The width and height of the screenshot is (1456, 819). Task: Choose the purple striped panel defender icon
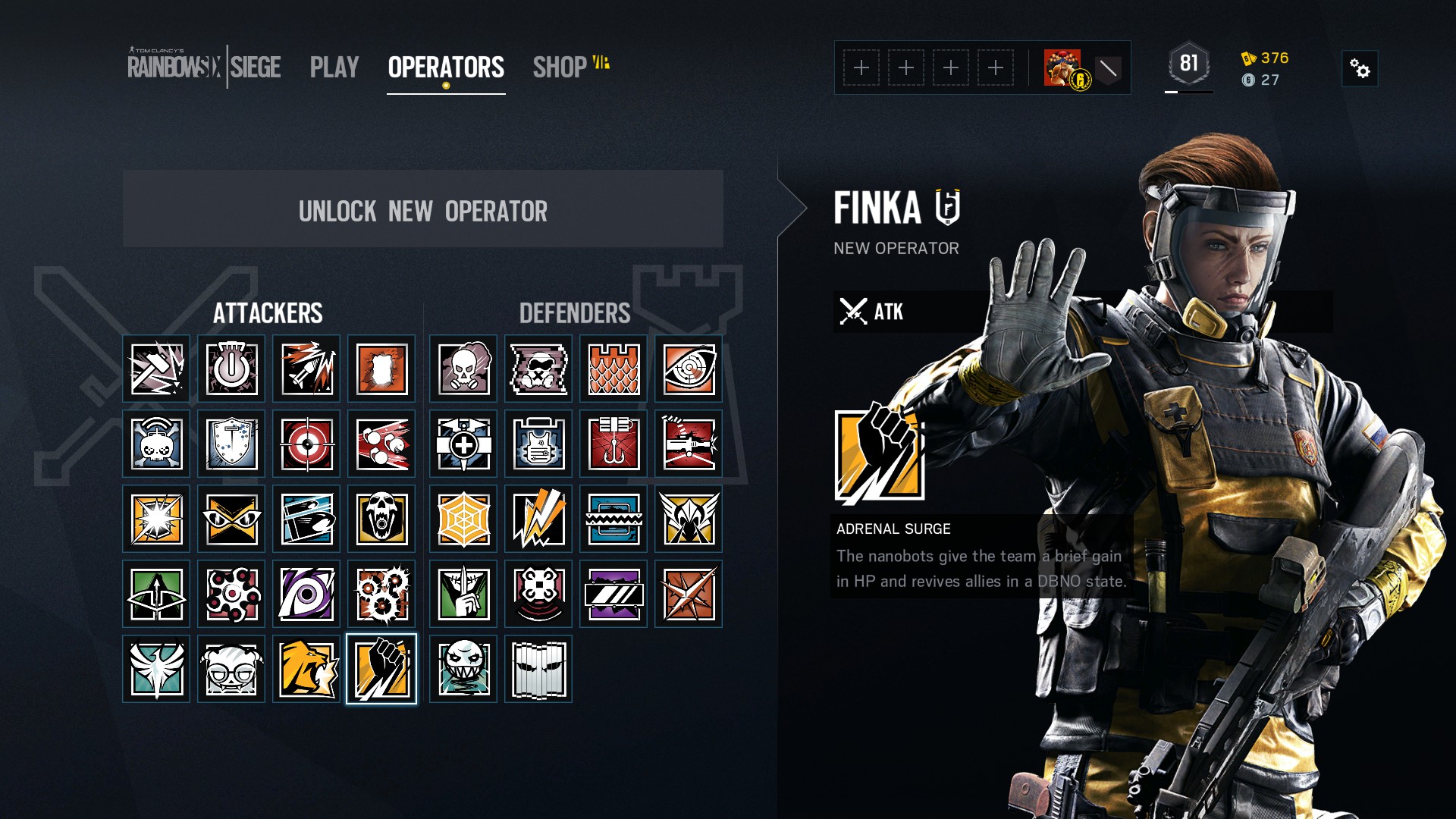coord(613,595)
